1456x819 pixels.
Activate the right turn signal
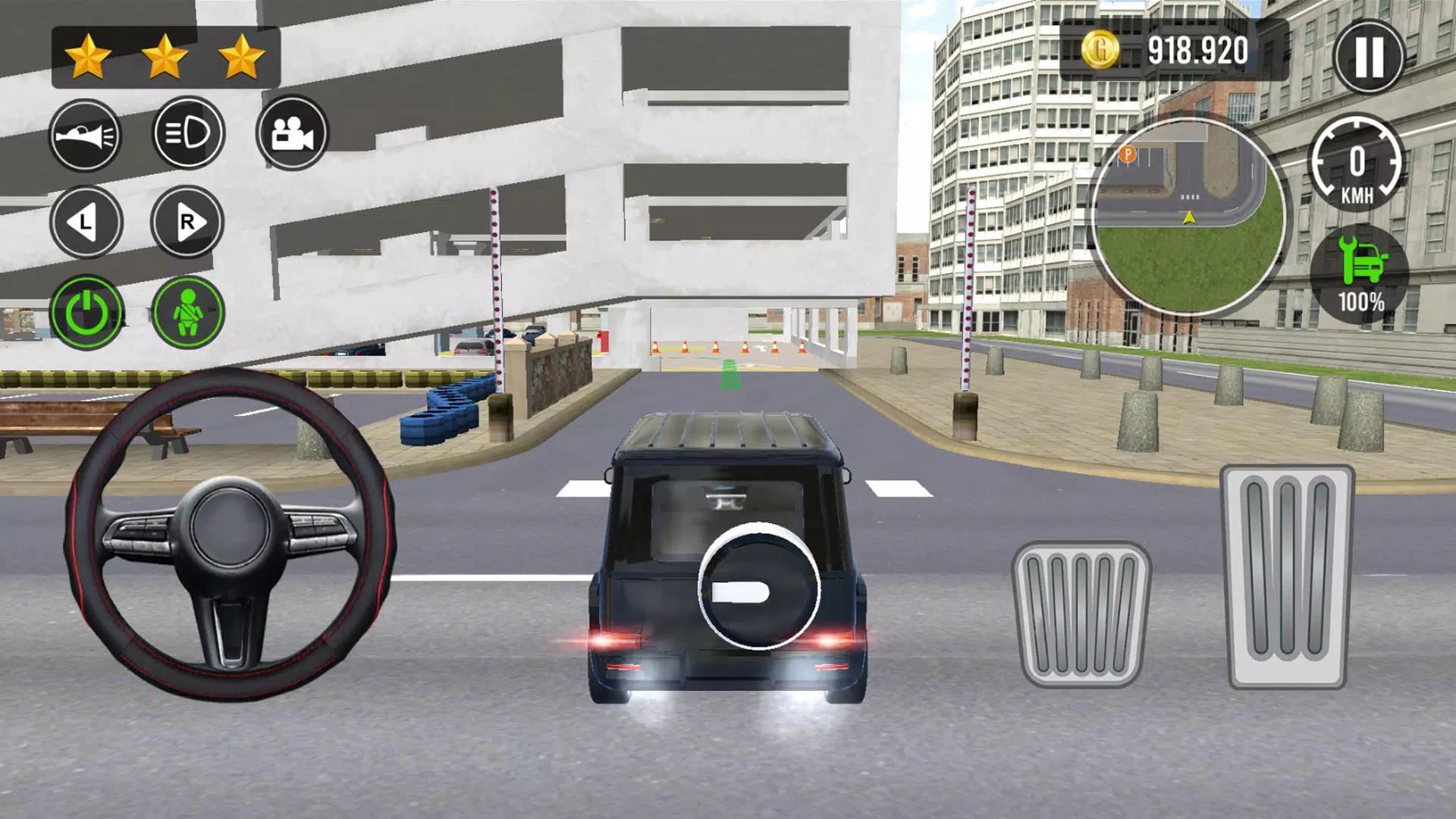click(187, 222)
